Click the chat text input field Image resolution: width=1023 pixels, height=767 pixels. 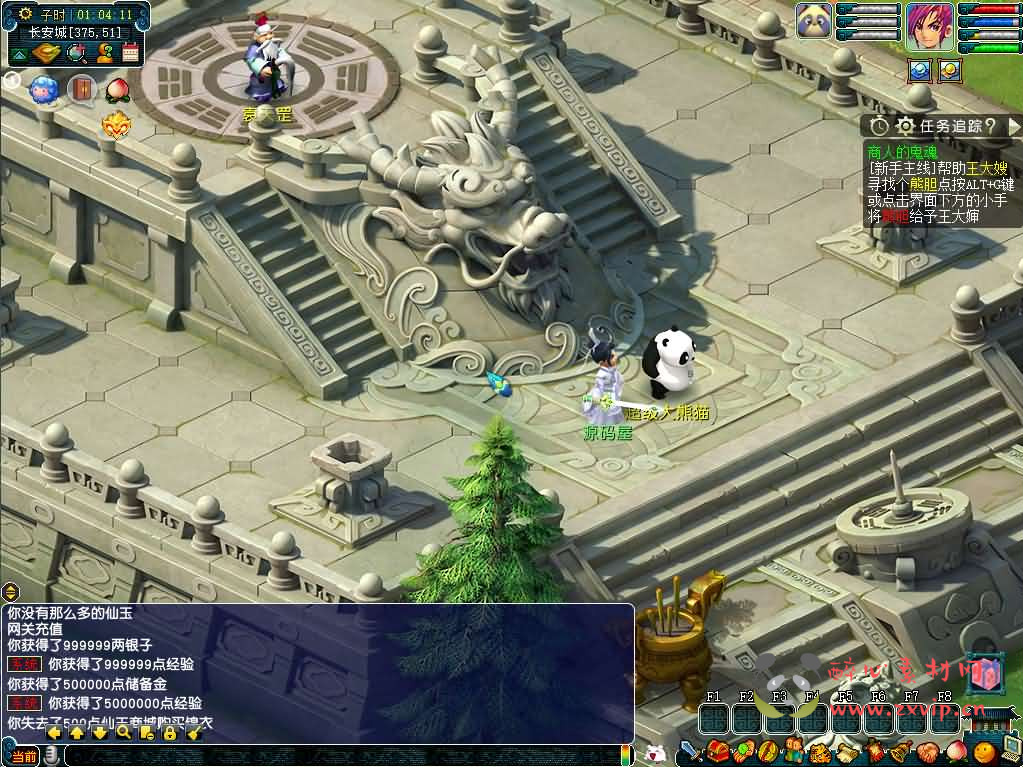click(340, 755)
